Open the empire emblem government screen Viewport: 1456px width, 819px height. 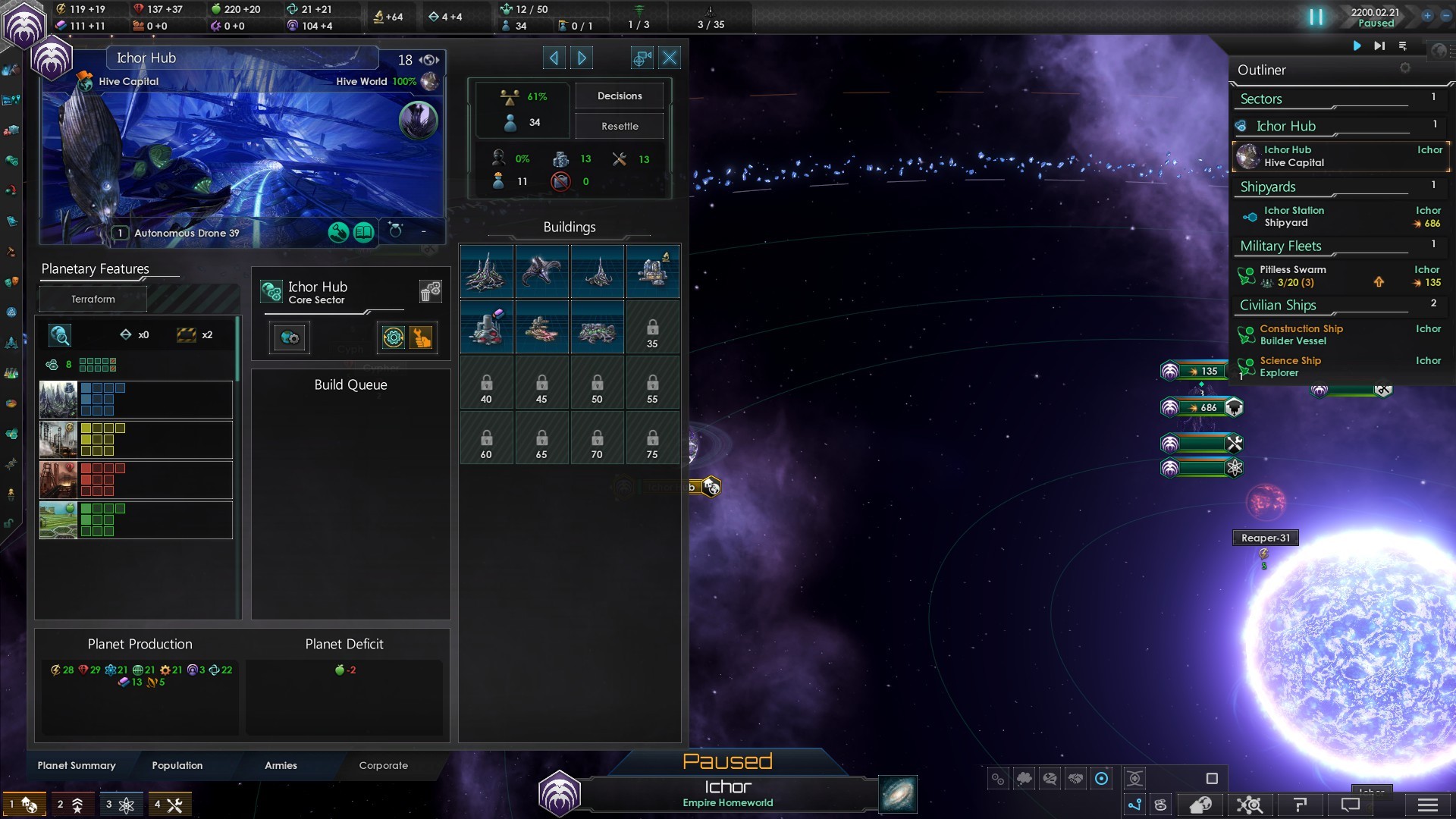tap(24, 23)
